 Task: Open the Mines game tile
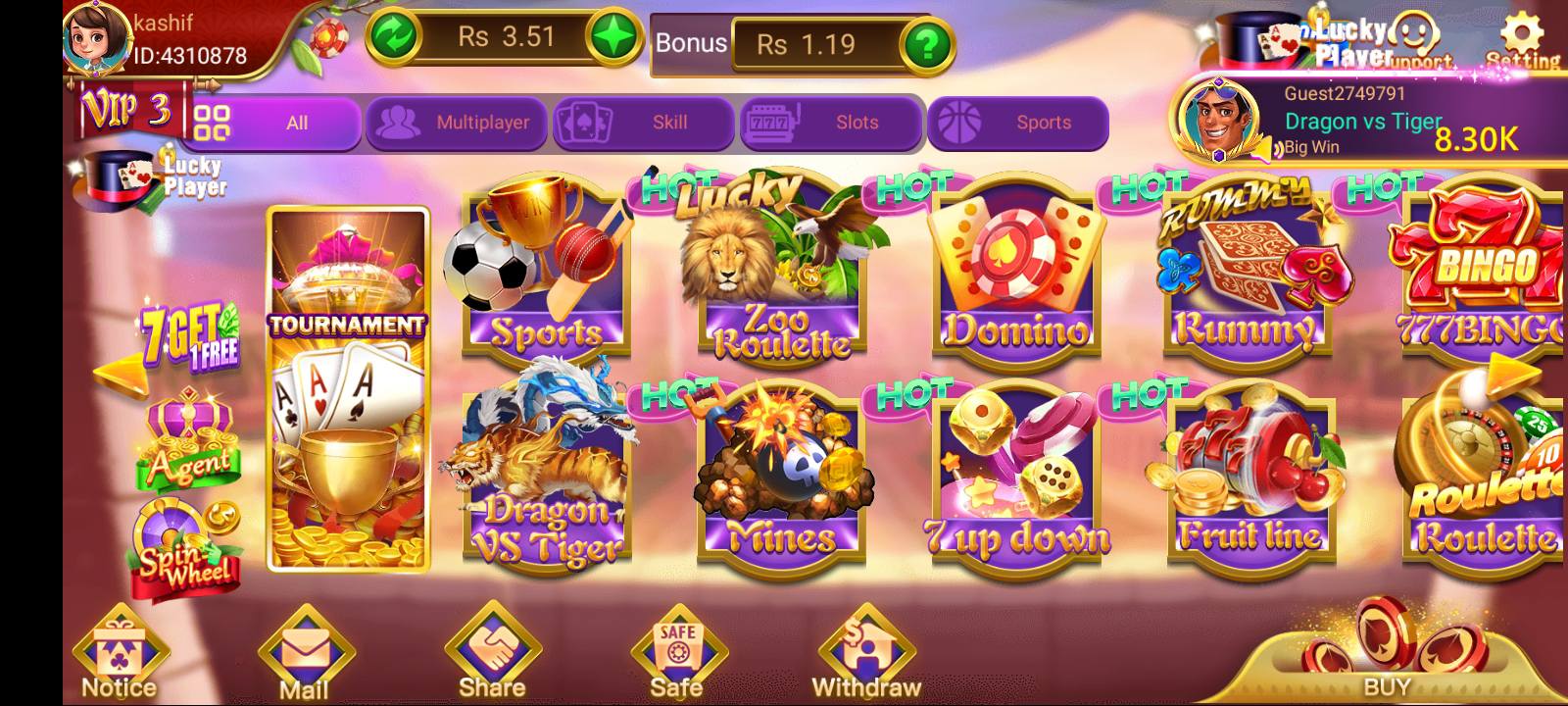[x=781, y=480]
